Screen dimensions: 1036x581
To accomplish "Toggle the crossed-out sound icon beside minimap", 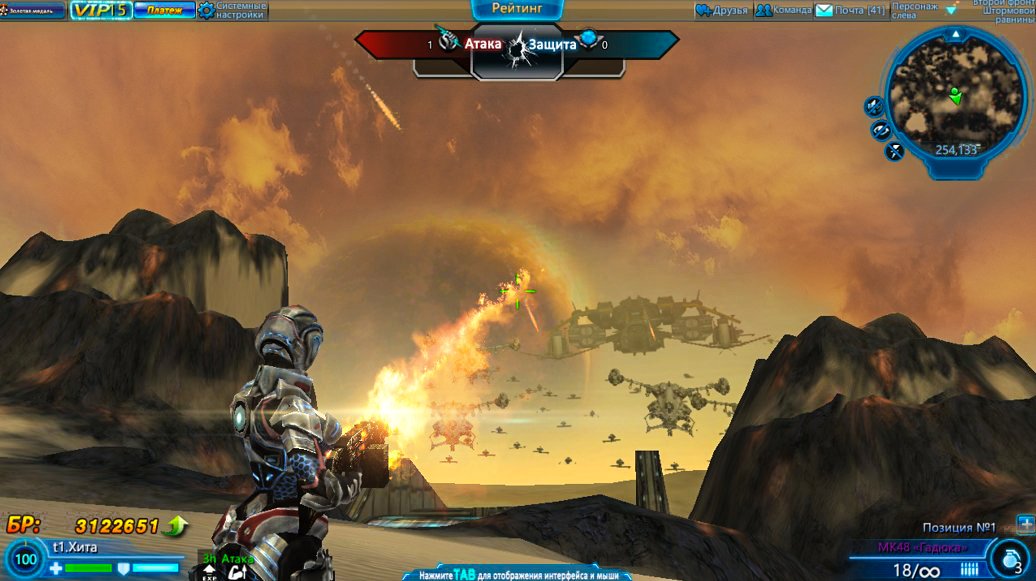I will tap(873, 105).
